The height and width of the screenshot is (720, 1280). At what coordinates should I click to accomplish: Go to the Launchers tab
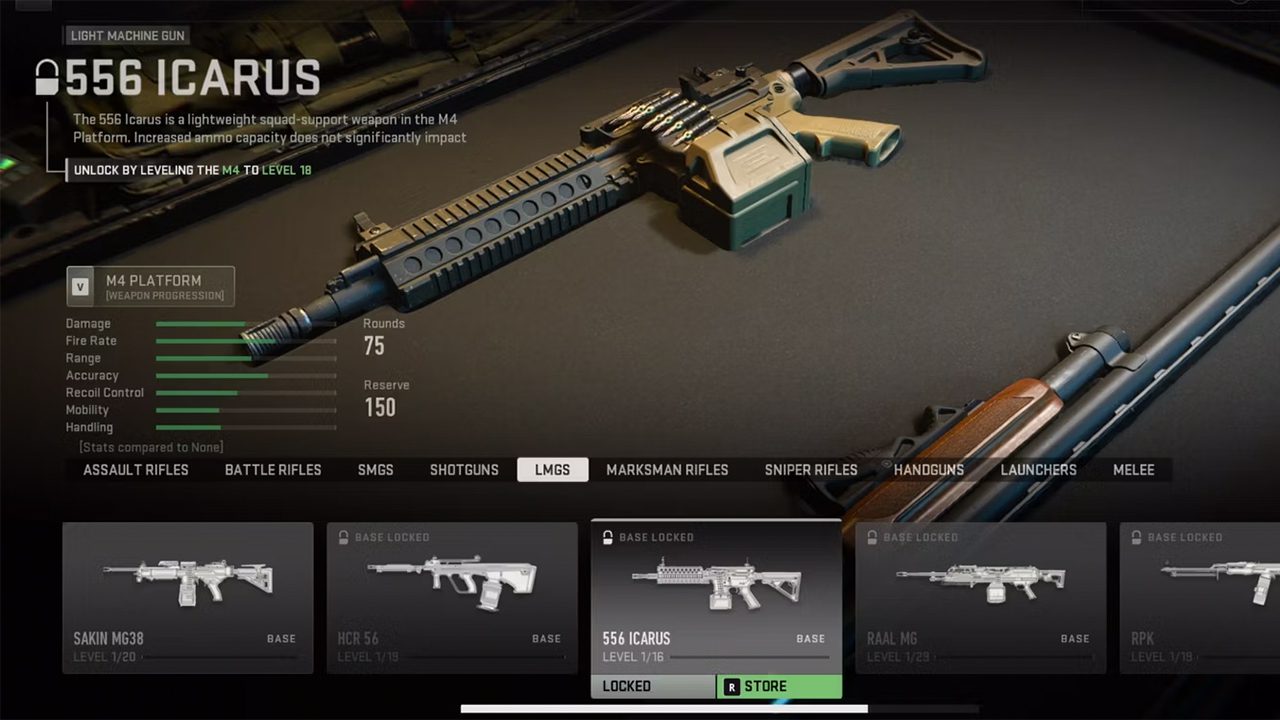(1039, 470)
